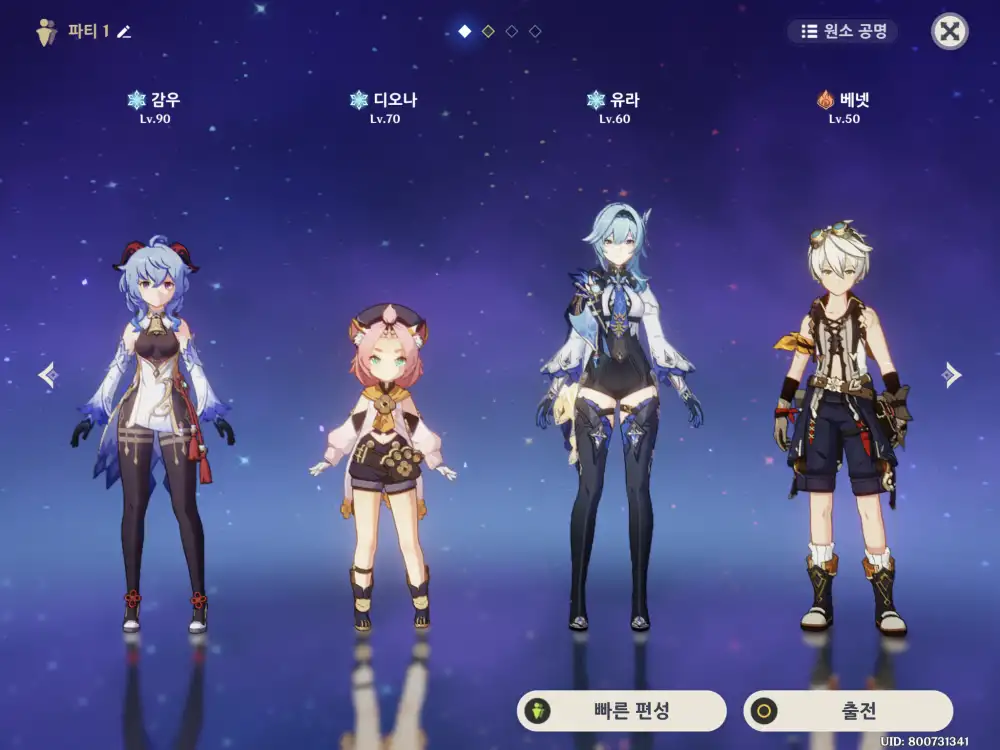Open the 원소 공명 elemental resonance list
This screenshot has height=750, width=1000.
pyautogui.click(x=843, y=31)
